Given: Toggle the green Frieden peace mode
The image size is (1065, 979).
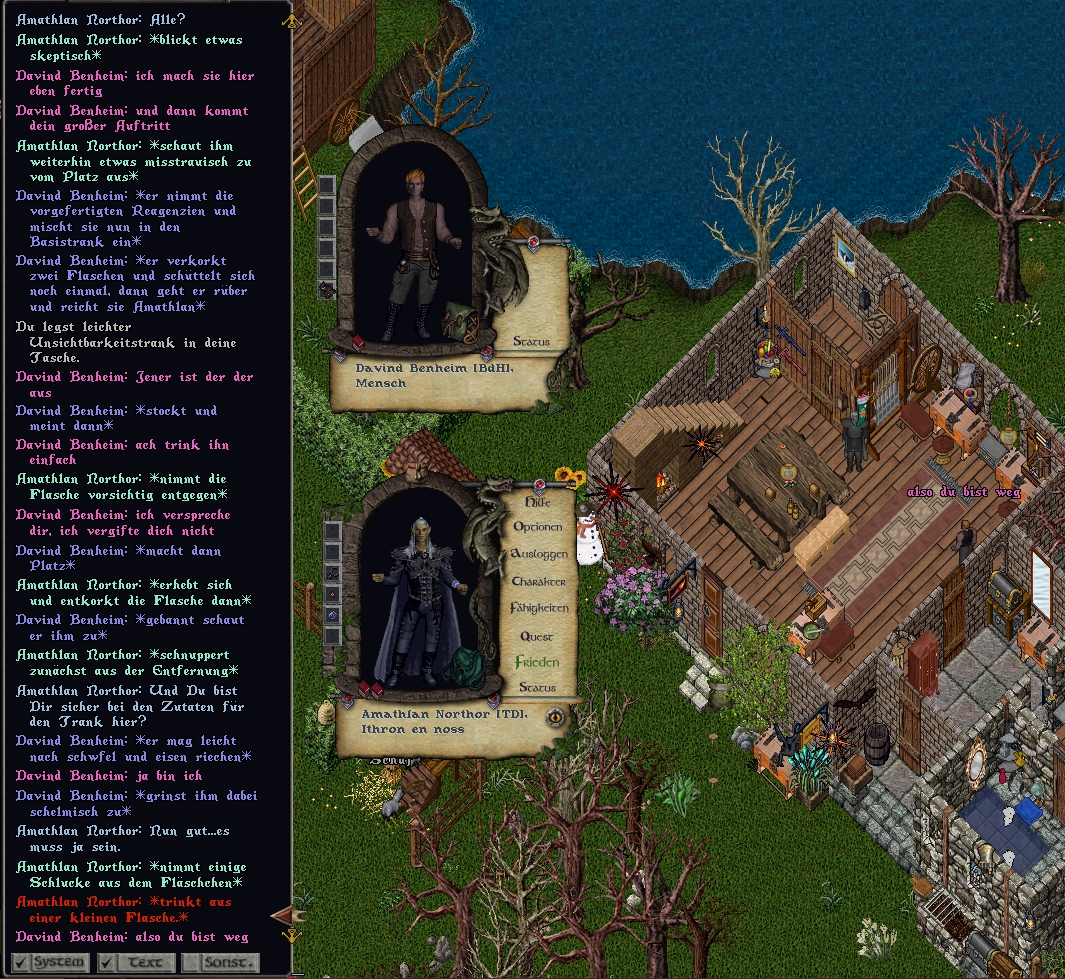Looking at the screenshot, I should pyautogui.click(x=537, y=662).
